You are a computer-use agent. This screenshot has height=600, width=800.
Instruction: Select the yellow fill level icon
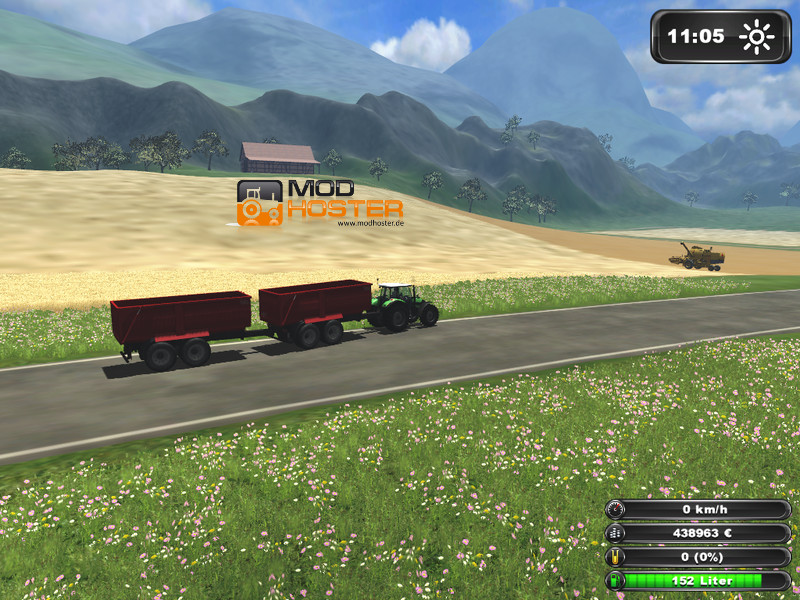click(x=614, y=557)
